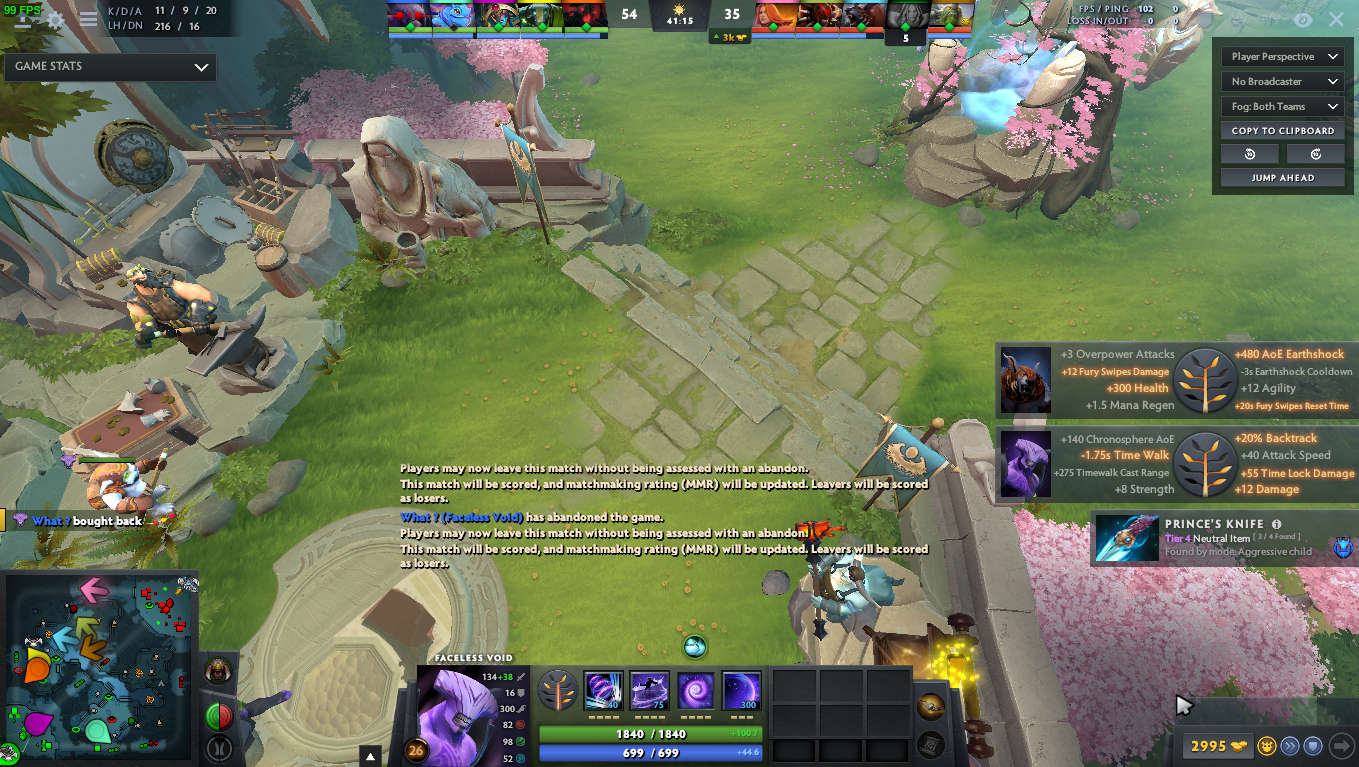
Task: Open the settings gear in the top-left corner
Action: [55, 18]
